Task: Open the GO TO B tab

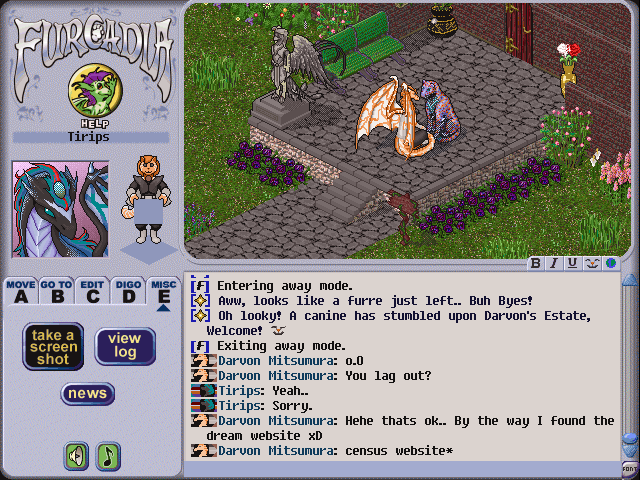Action: (56, 292)
